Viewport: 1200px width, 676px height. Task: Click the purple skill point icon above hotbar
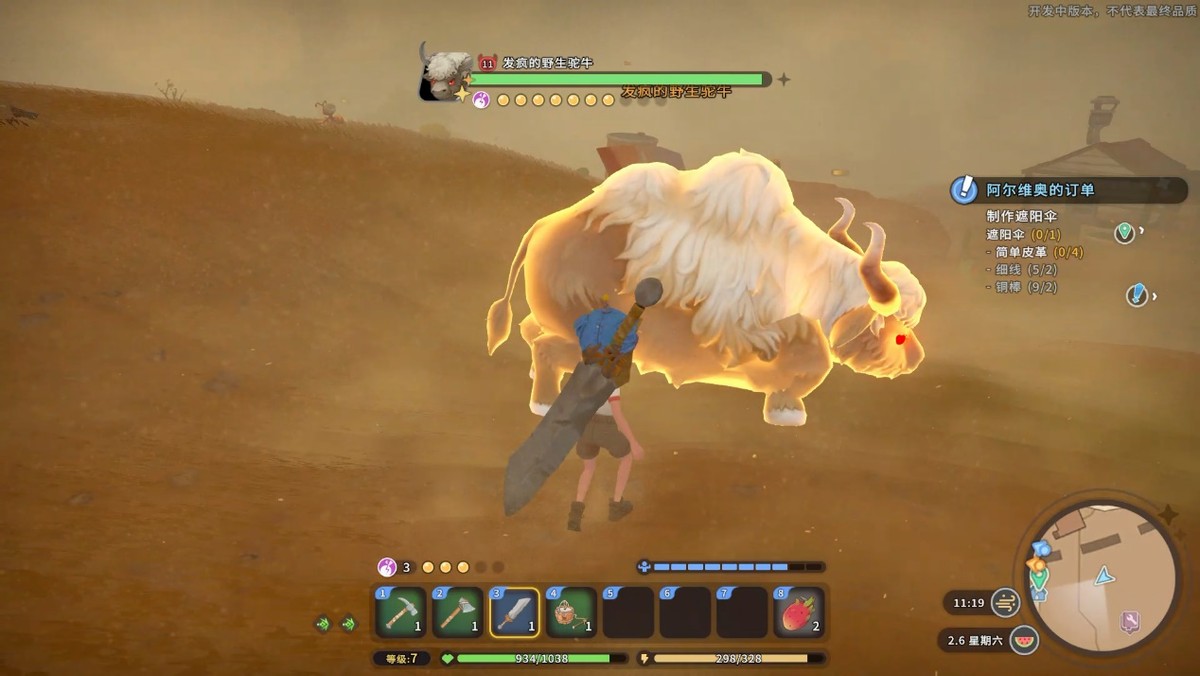coord(386,567)
